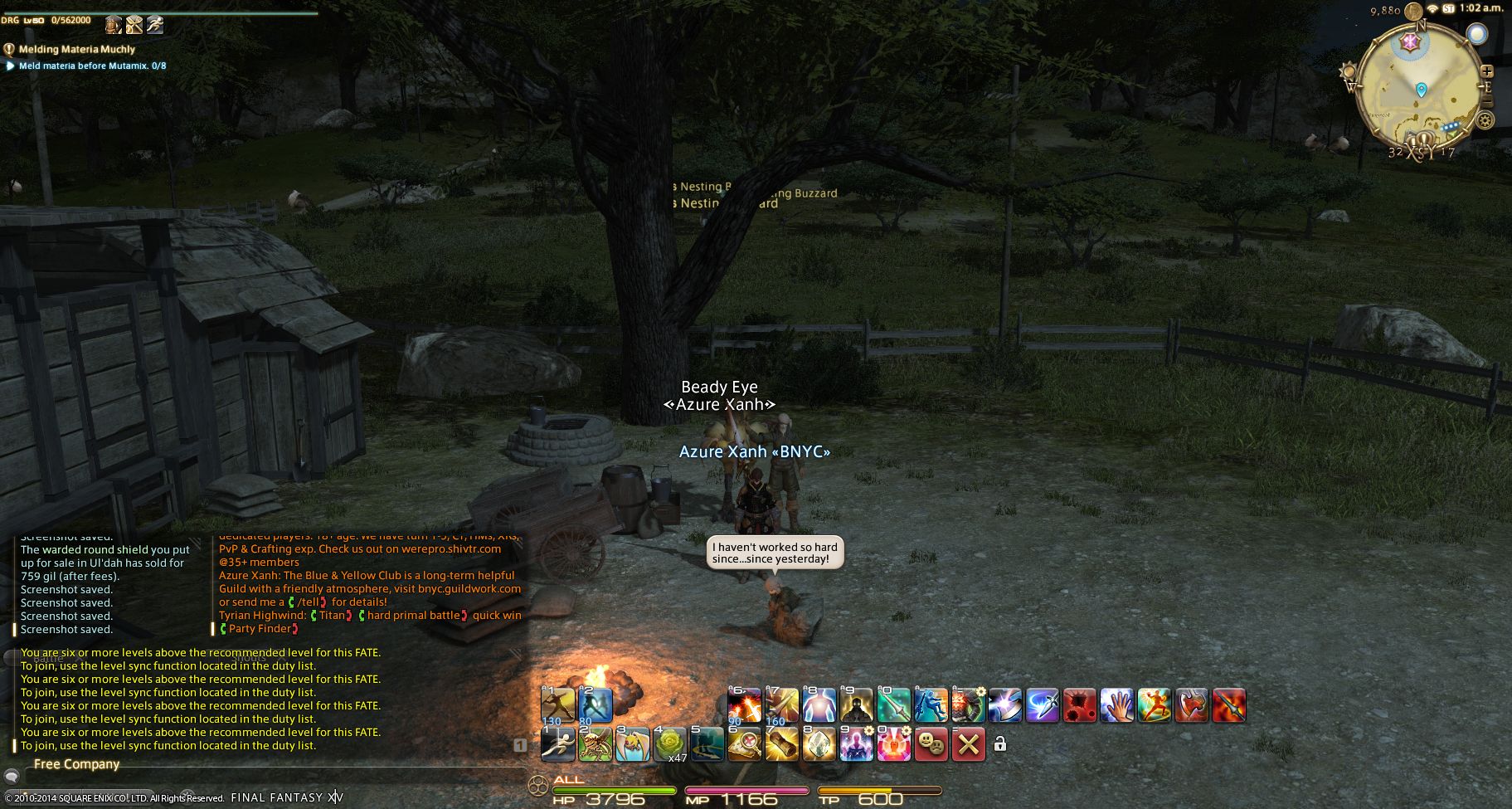Use the Sprint running-figure hotbar action
Image resolution: width=1512 pixels, height=809 pixels.
pos(558,745)
